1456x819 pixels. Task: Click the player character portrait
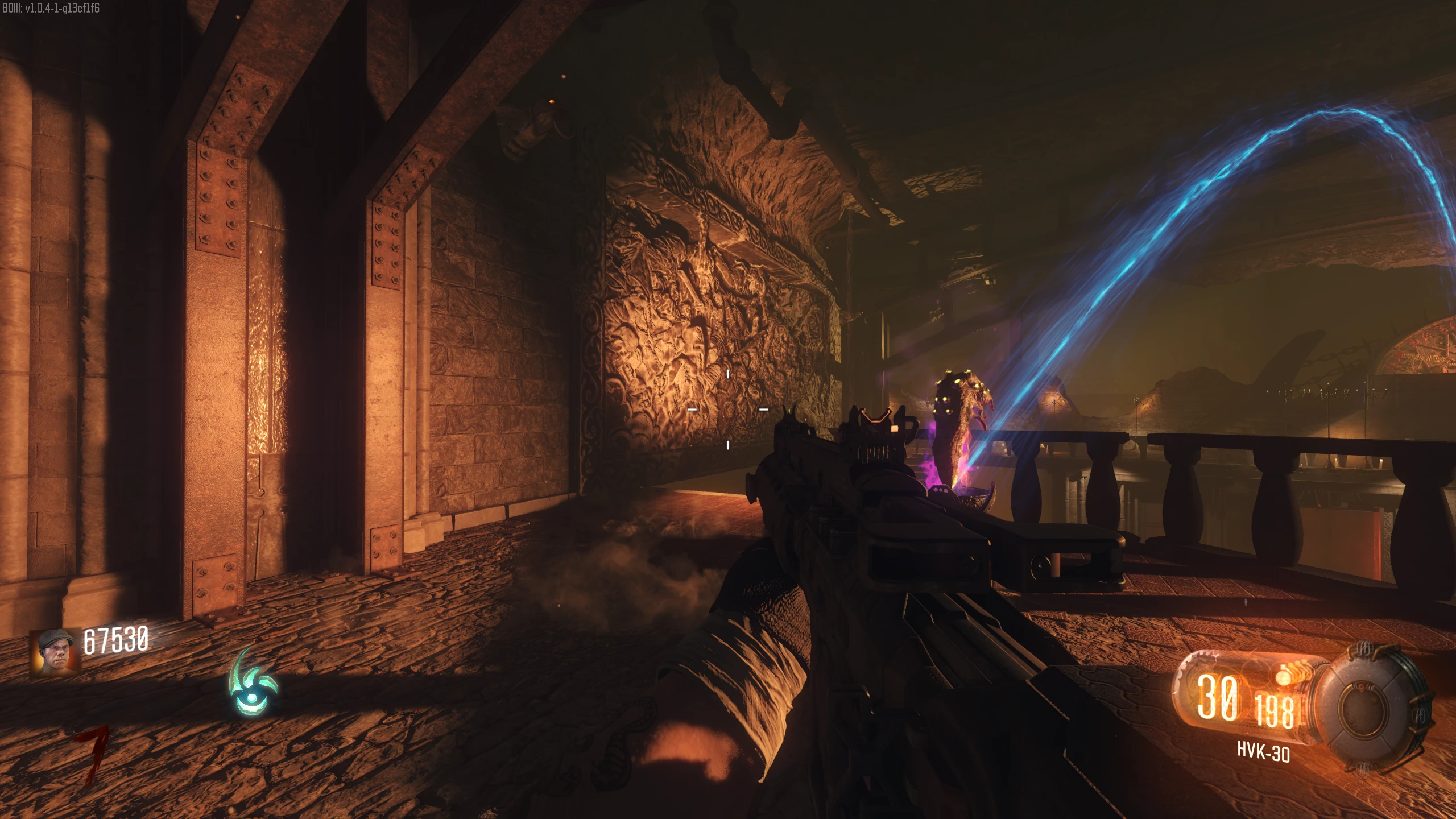(x=55, y=652)
